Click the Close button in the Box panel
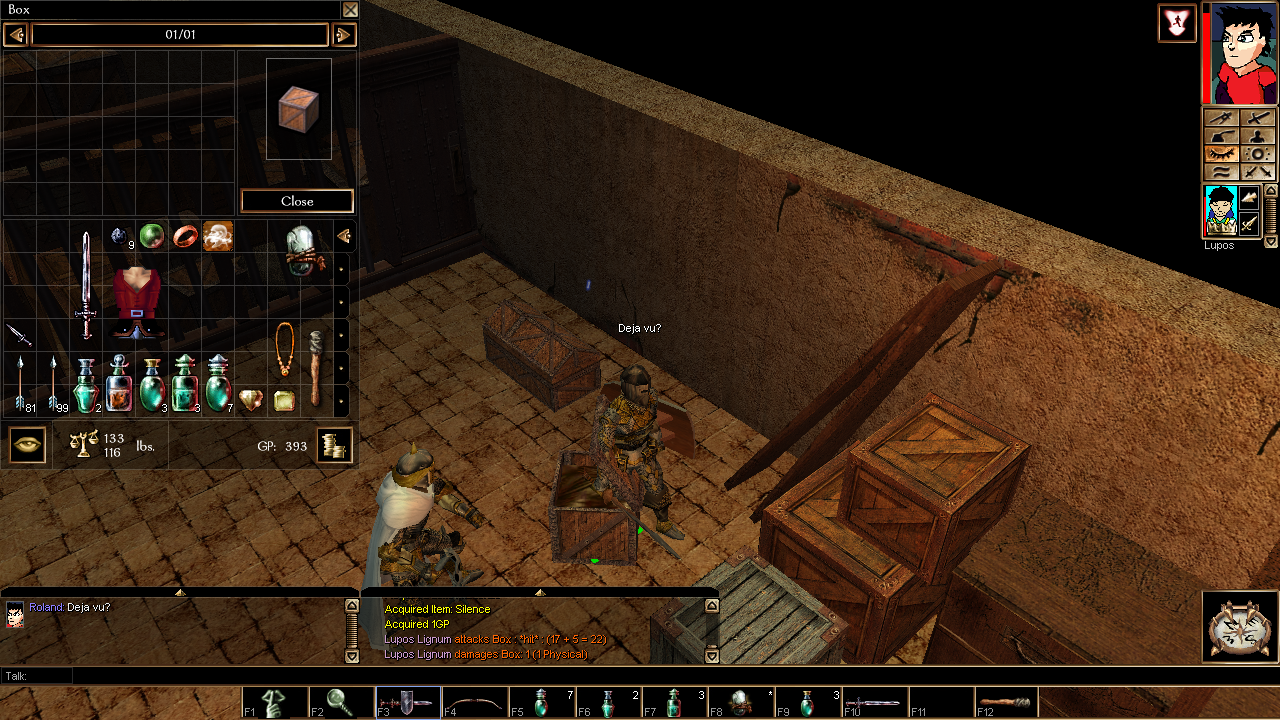Image resolution: width=1280 pixels, height=720 pixels. pos(297,201)
